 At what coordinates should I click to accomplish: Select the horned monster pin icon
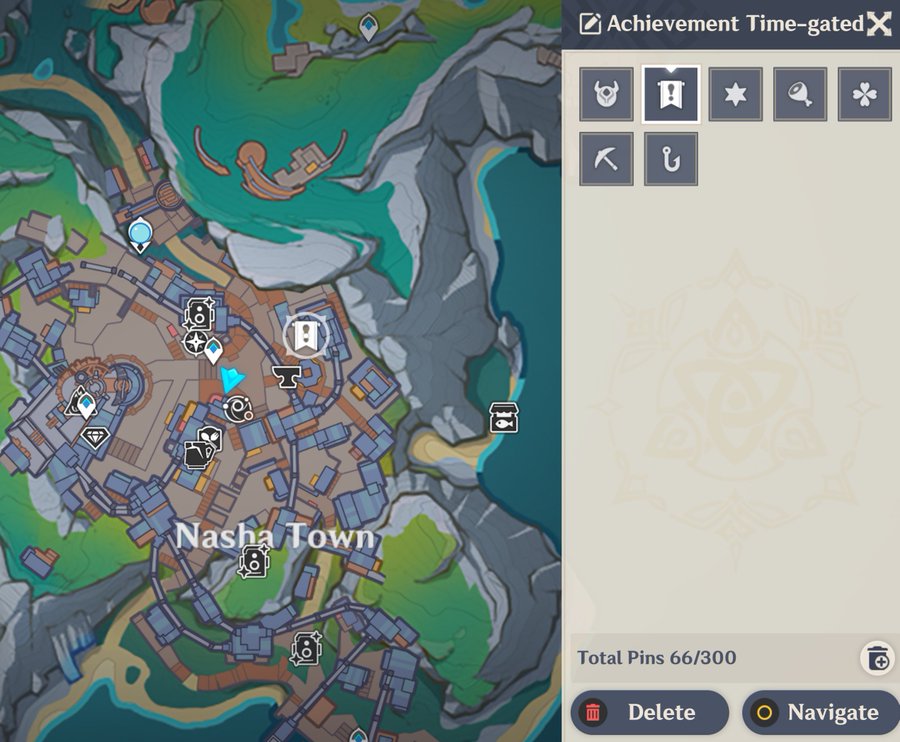606,94
